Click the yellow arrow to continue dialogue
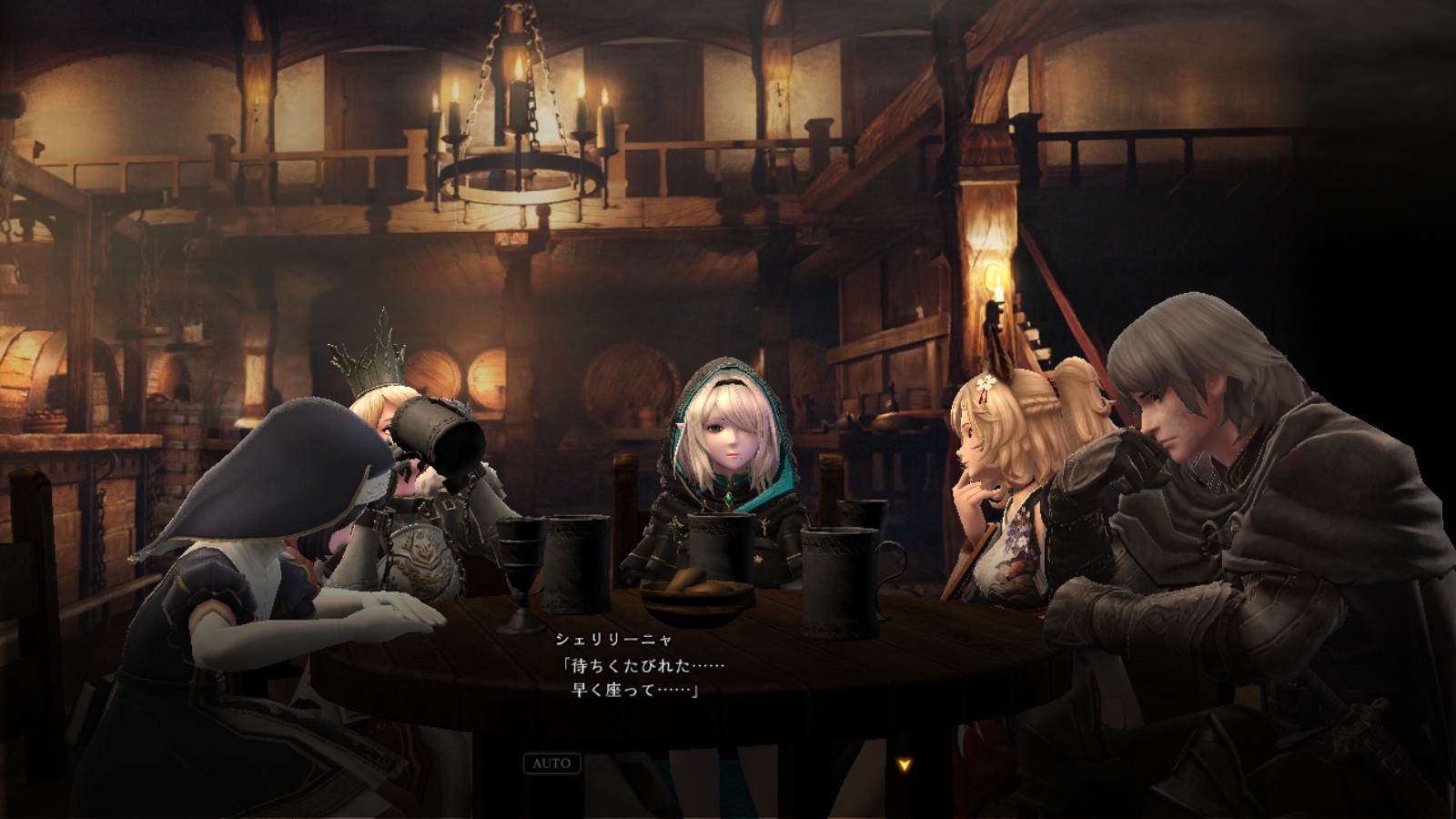 click(904, 765)
